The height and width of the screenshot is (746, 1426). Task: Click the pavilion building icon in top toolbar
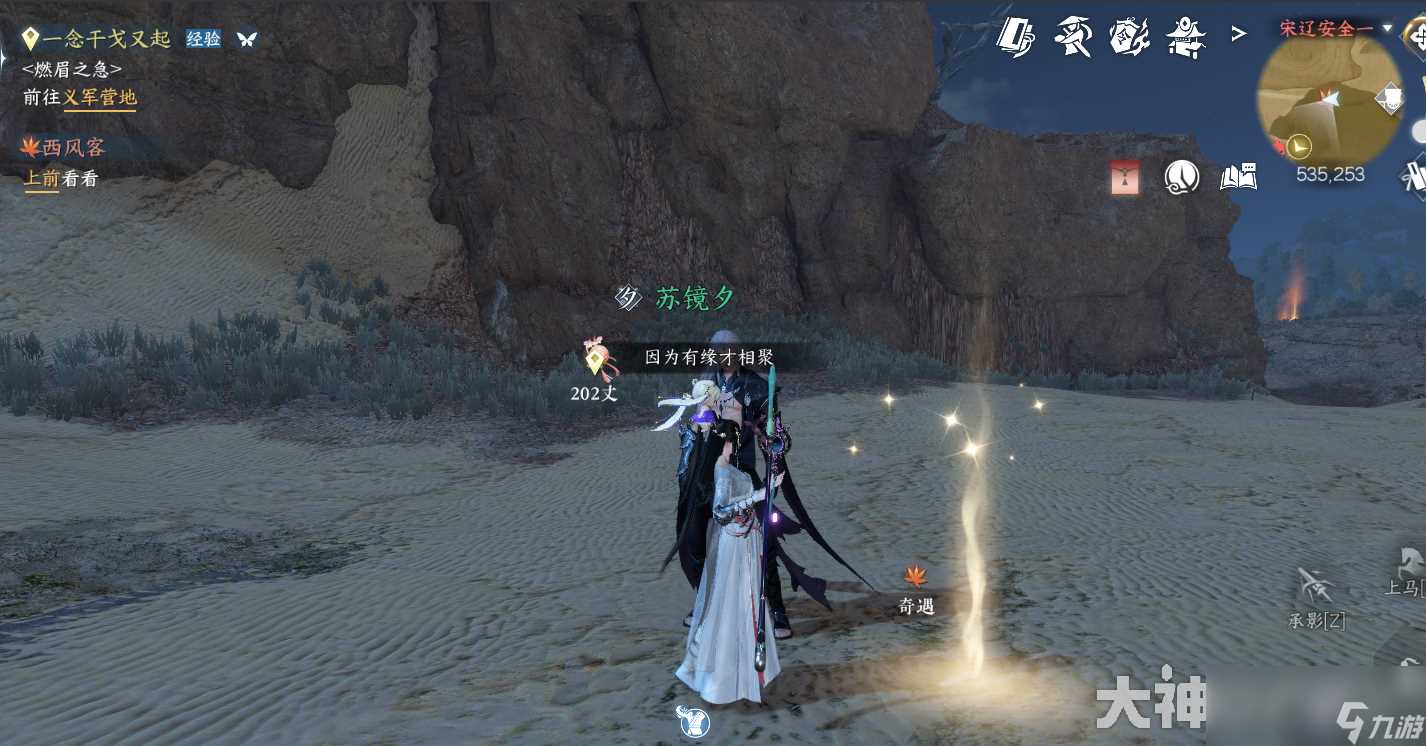pos(1186,35)
